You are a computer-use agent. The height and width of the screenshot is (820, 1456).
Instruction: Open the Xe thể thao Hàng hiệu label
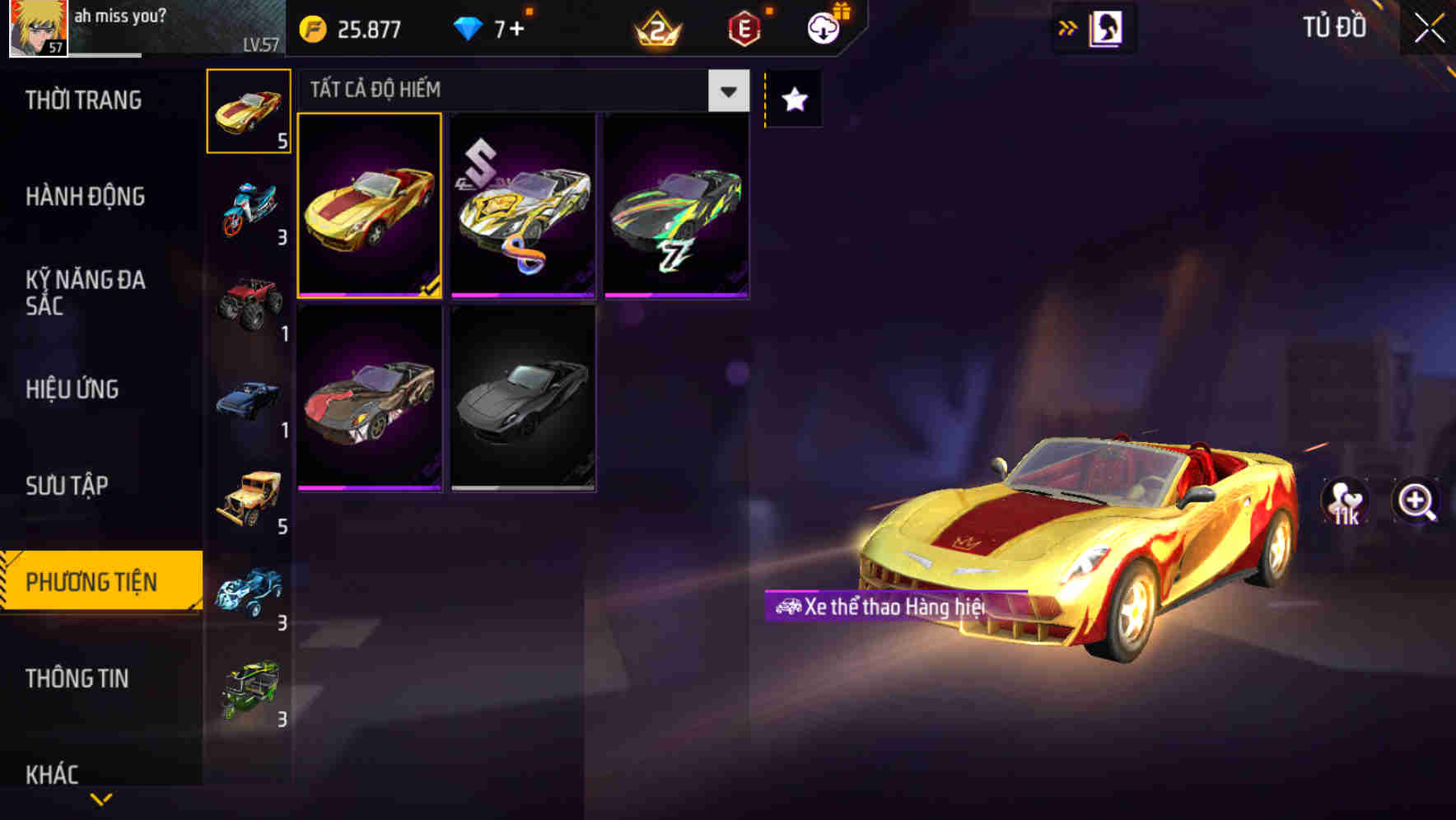coord(883,604)
